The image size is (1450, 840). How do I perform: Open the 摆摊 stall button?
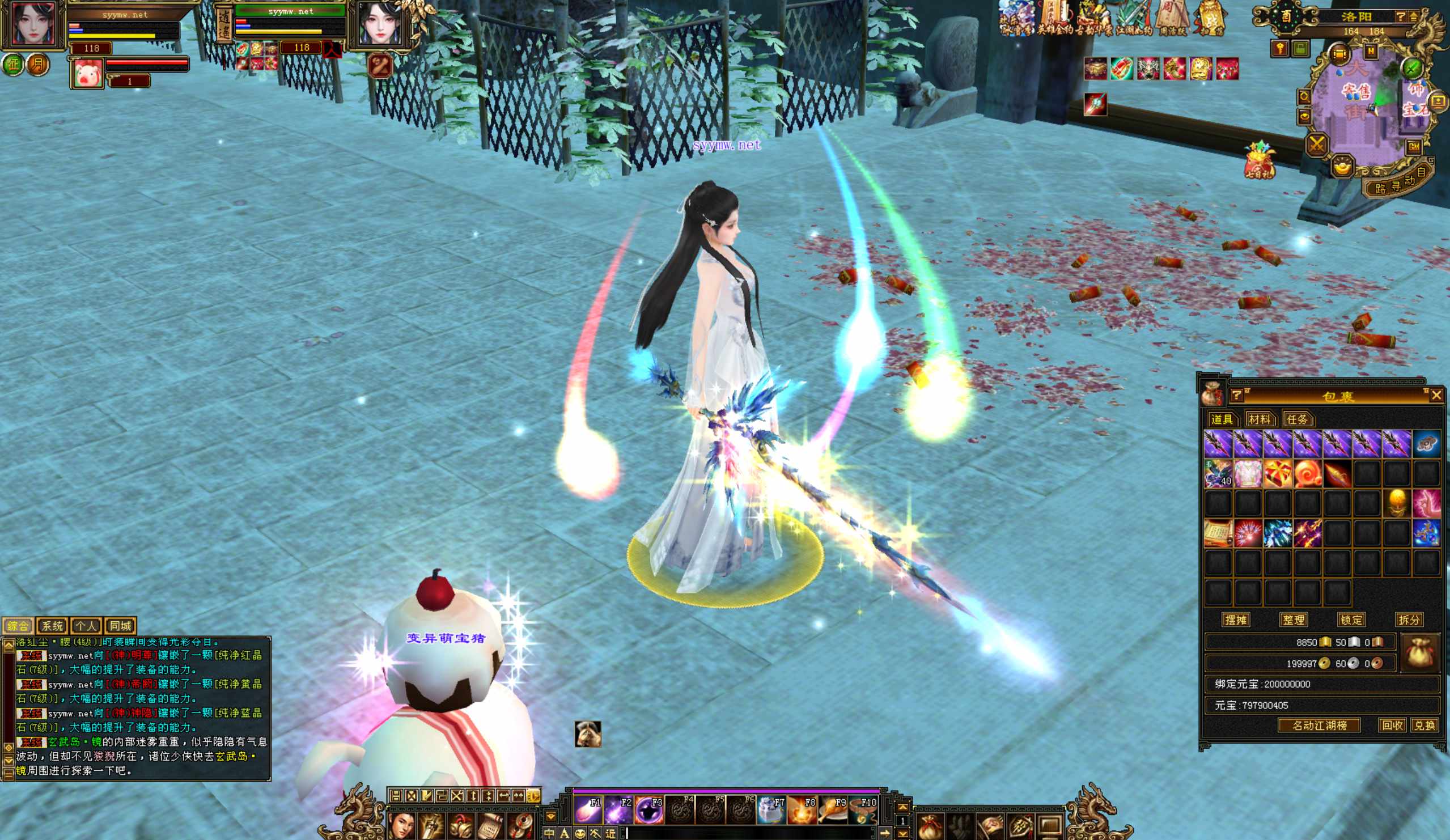tap(1236, 620)
